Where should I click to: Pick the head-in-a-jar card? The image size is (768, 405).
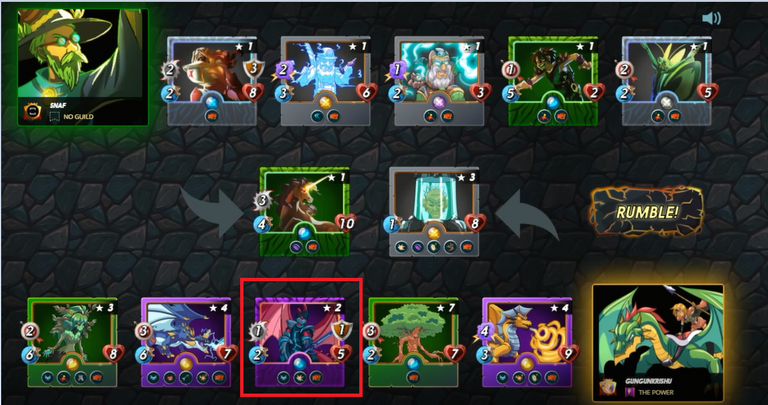click(x=435, y=211)
